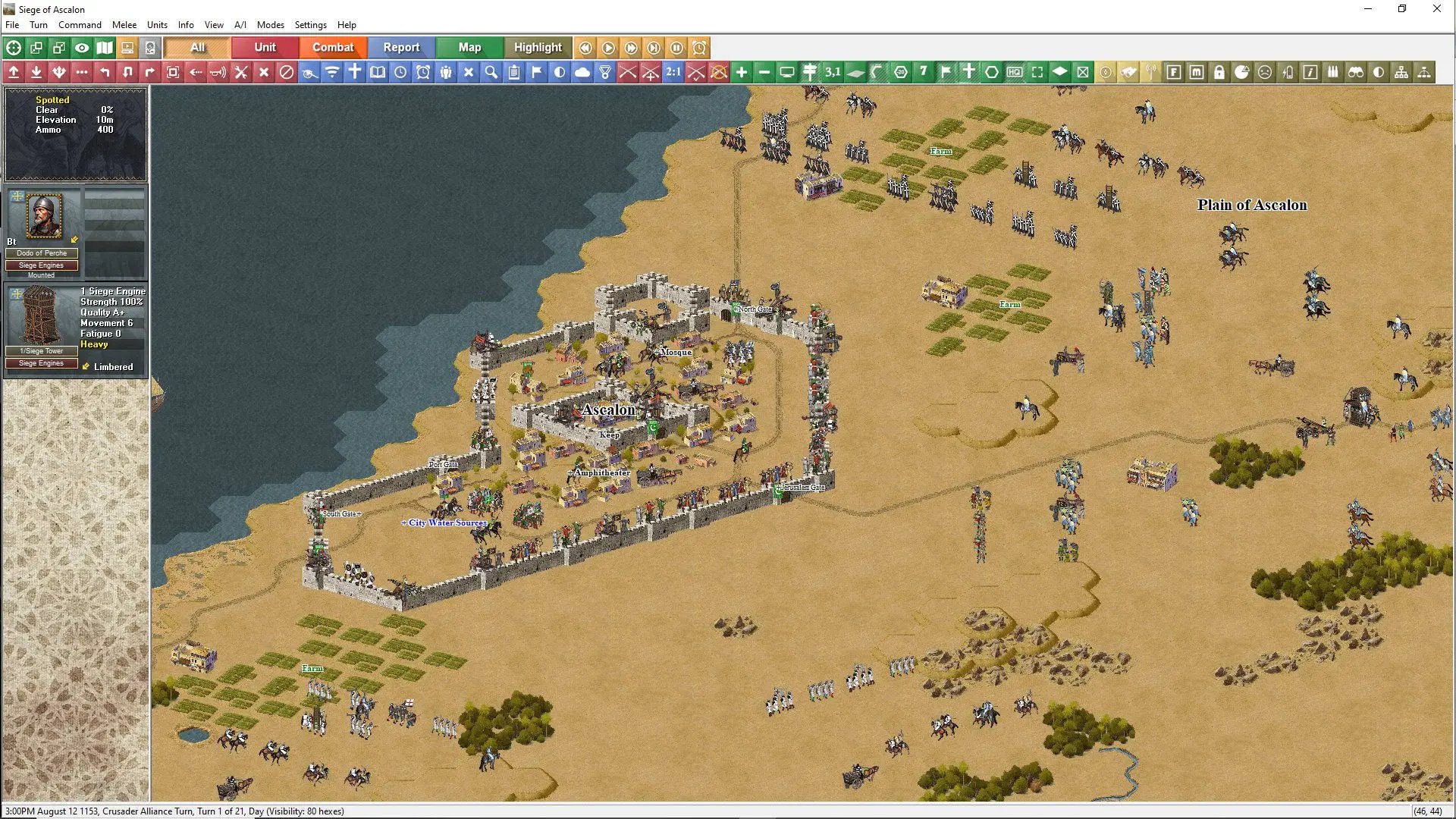Click the binoculars visibility icon
The height and width of the screenshot is (819, 1456).
(1357, 72)
